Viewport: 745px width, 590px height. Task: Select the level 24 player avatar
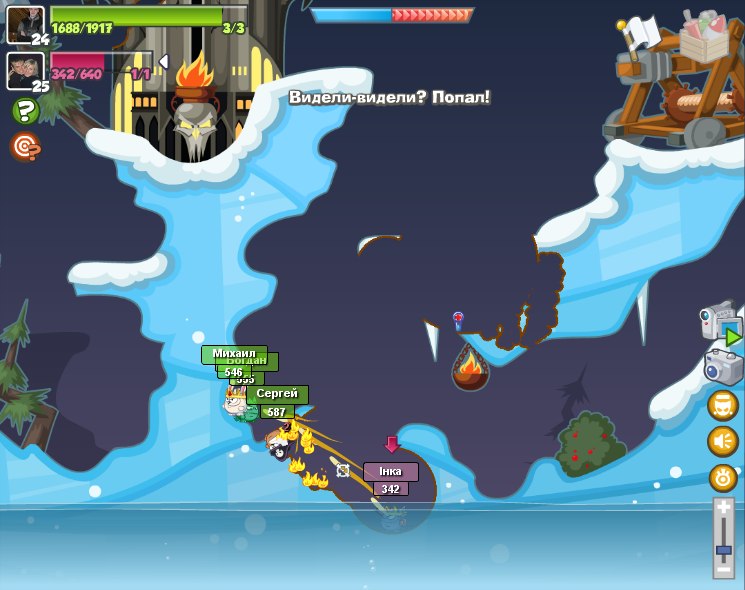pos(25,23)
